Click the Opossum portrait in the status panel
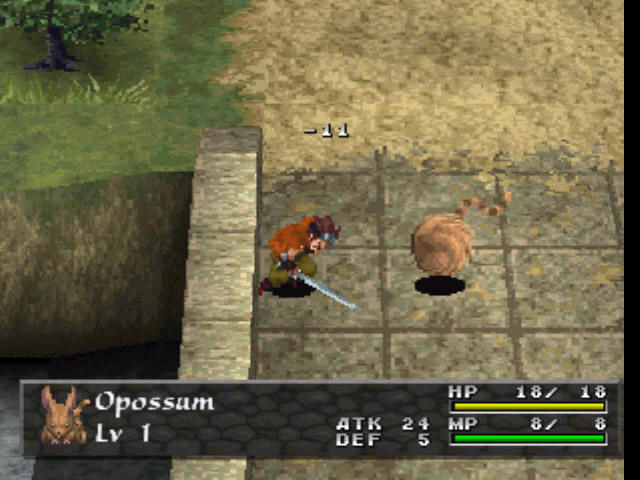The image size is (640, 480). (60, 416)
